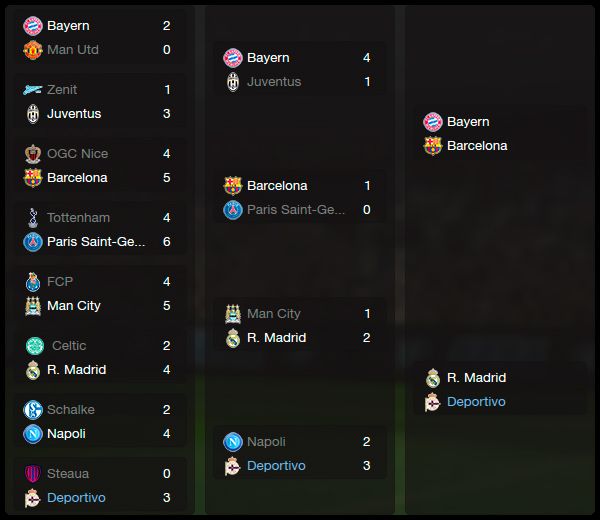Click the Zenit club crest icon
The width and height of the screenshot is (600, 520).
coord(32,90)
